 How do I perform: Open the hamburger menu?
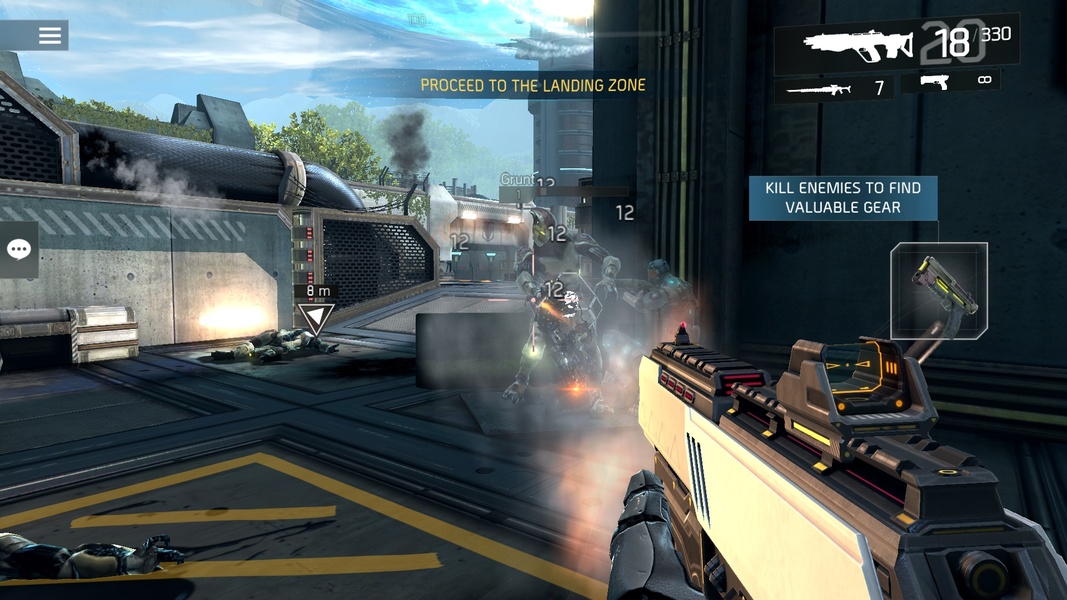pyautogui.click(x=49, y=36)
